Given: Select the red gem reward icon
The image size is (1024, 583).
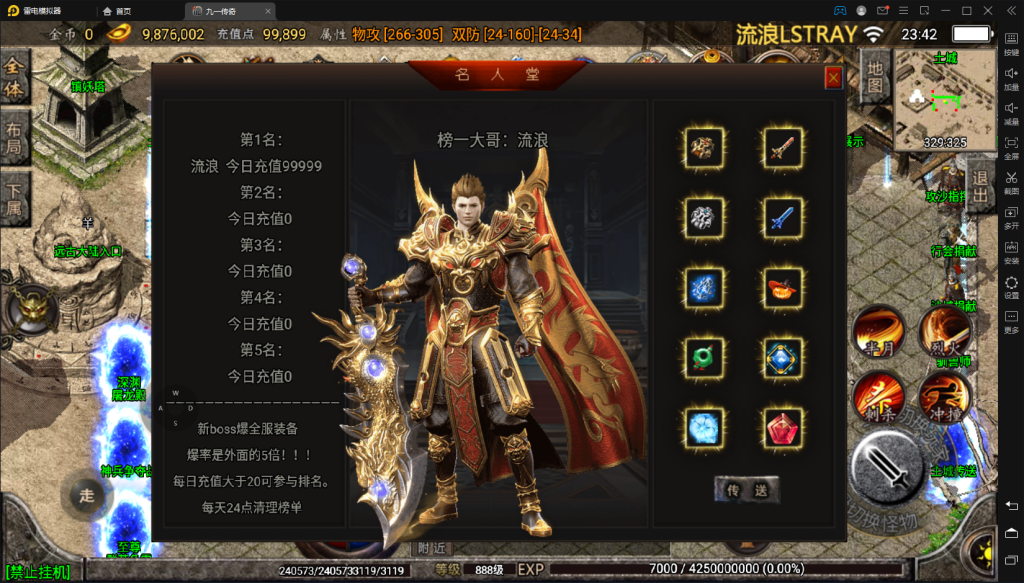Looking at the screenshot, I should coord(783,427).
